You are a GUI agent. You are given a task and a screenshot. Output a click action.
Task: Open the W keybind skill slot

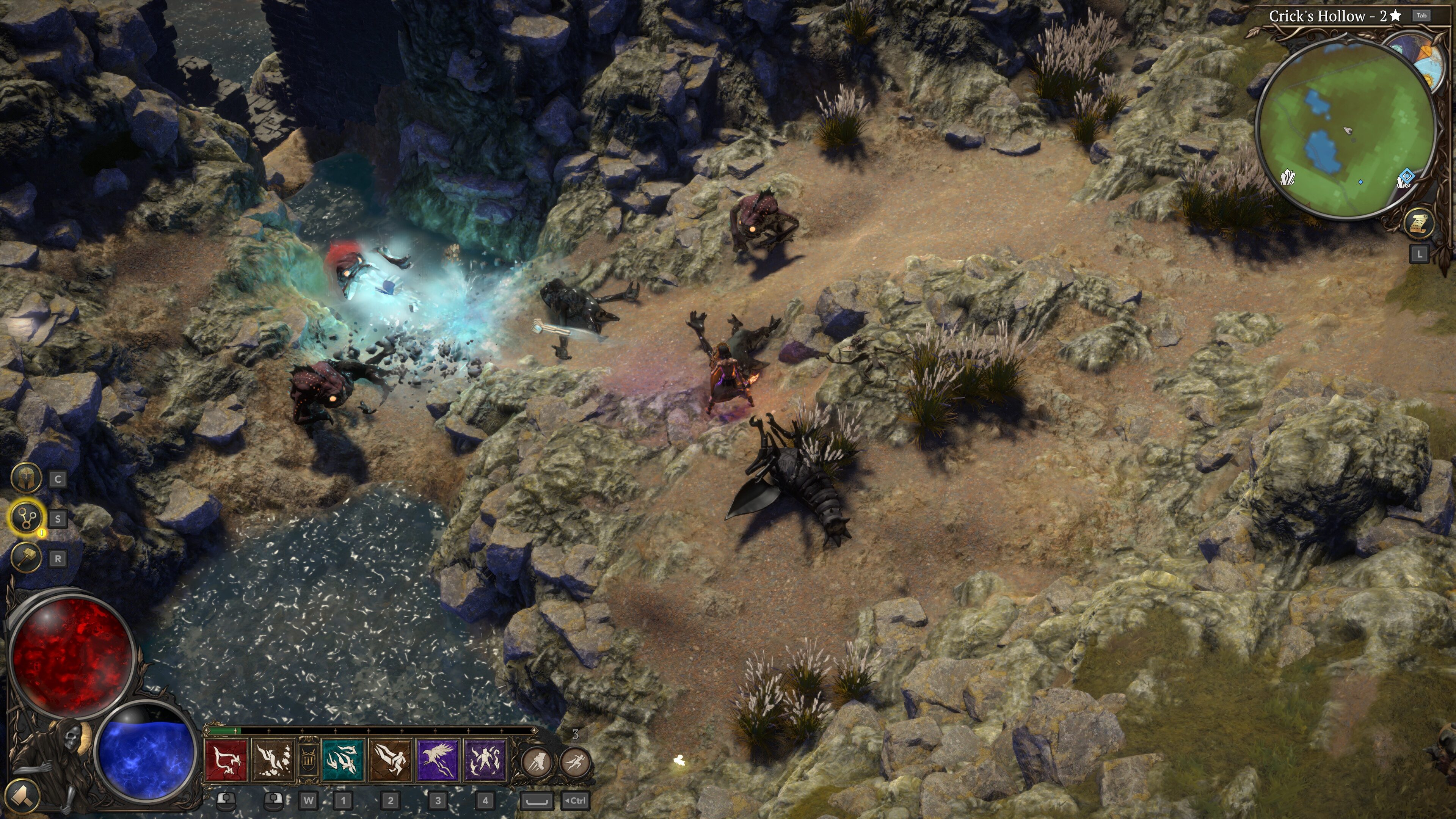(309, 801)
